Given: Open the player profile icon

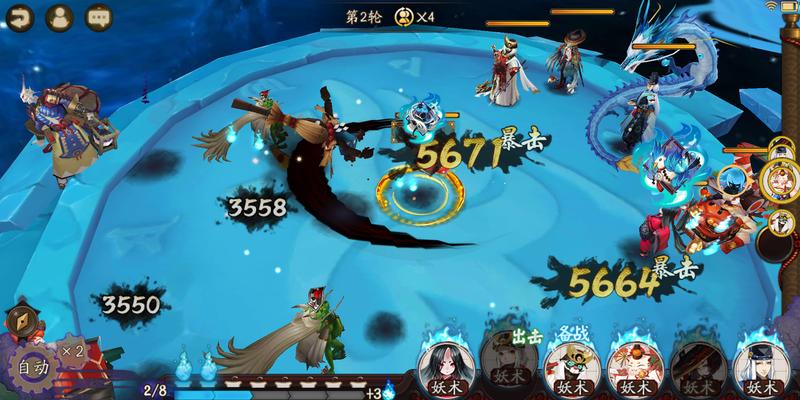Looking at the screenshot, I should click(60, 17).
